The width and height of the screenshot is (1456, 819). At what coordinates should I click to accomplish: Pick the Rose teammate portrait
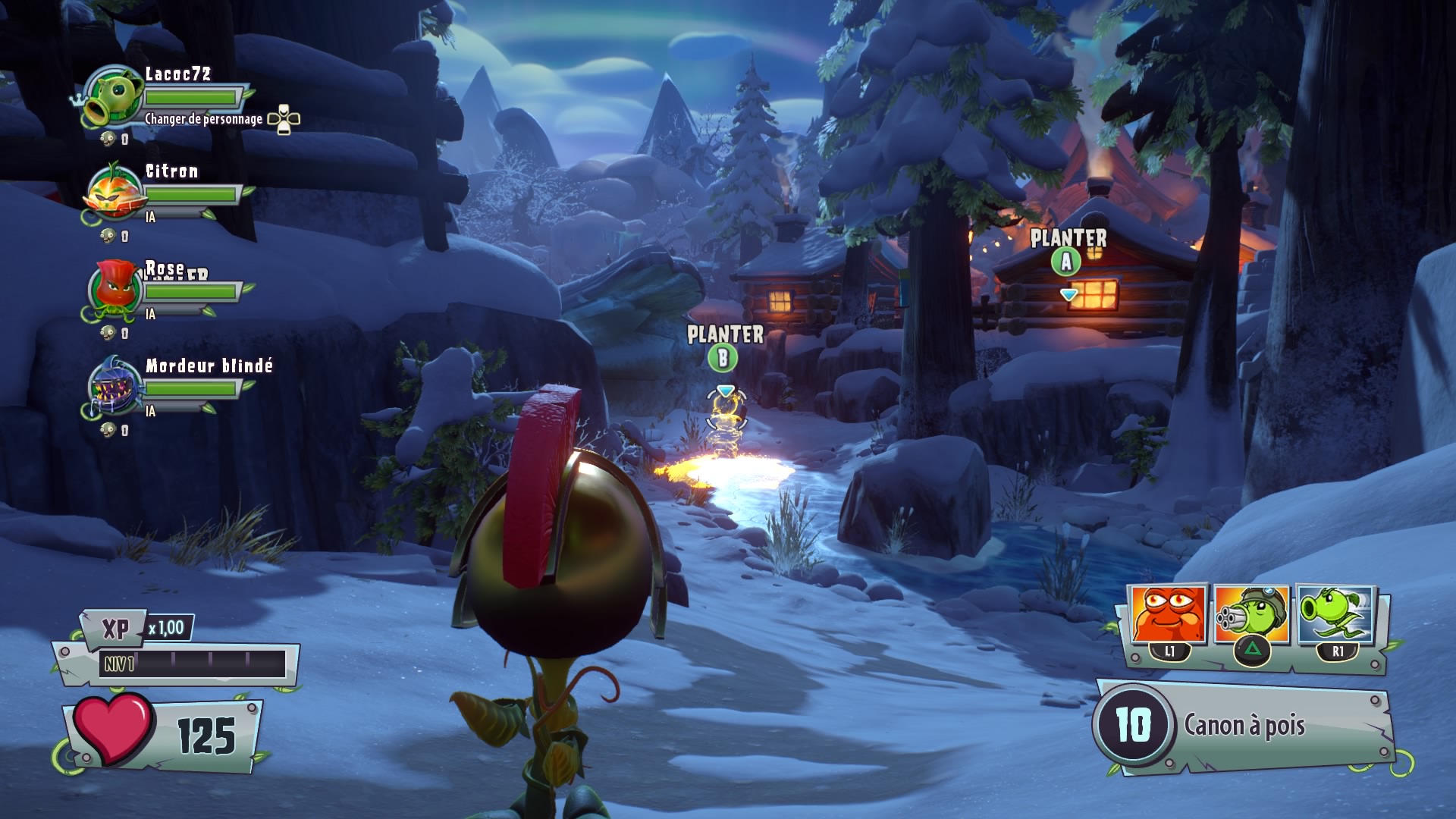point(115,290)
